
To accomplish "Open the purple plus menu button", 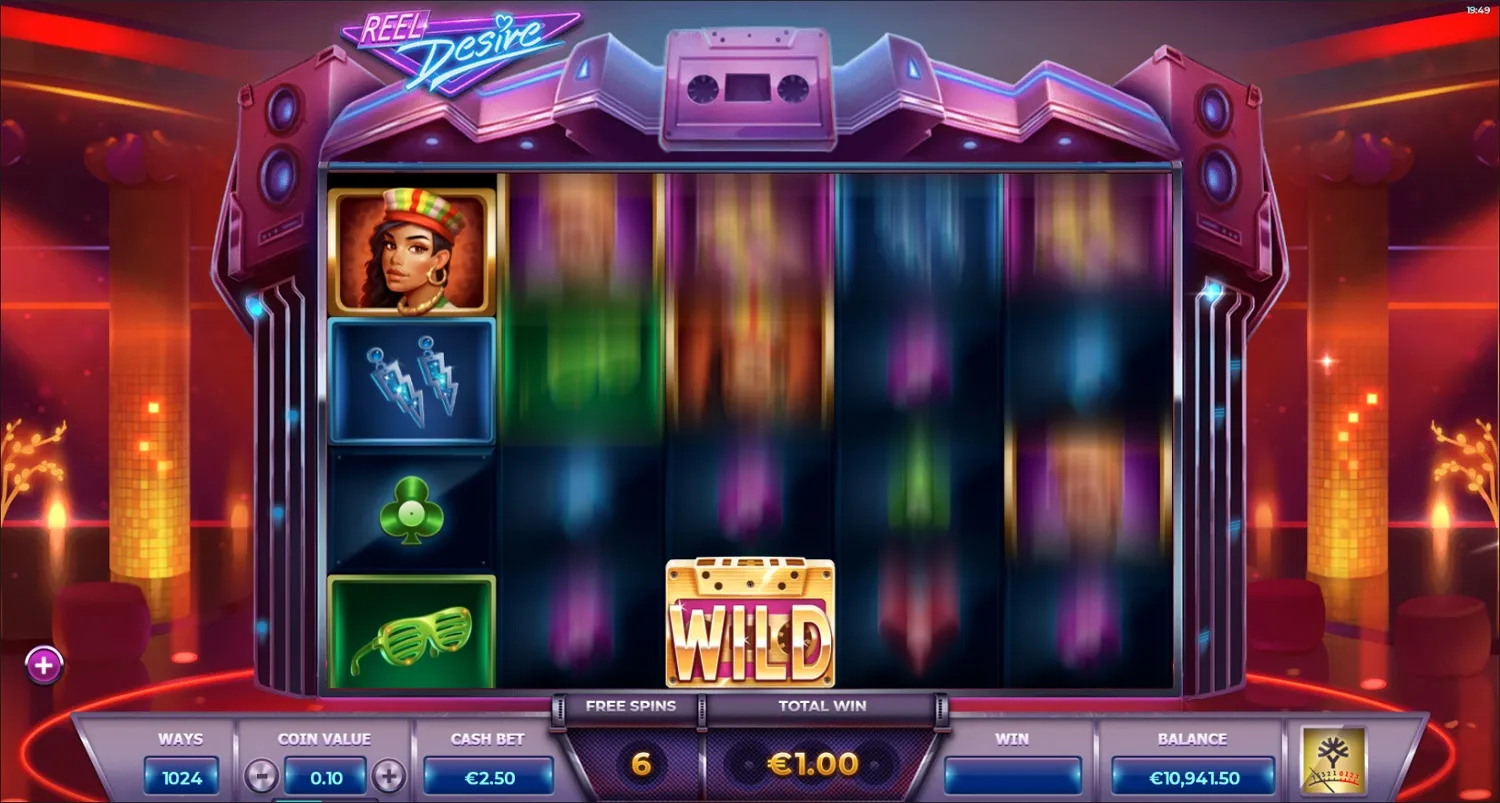I will [x=42, y=665].
